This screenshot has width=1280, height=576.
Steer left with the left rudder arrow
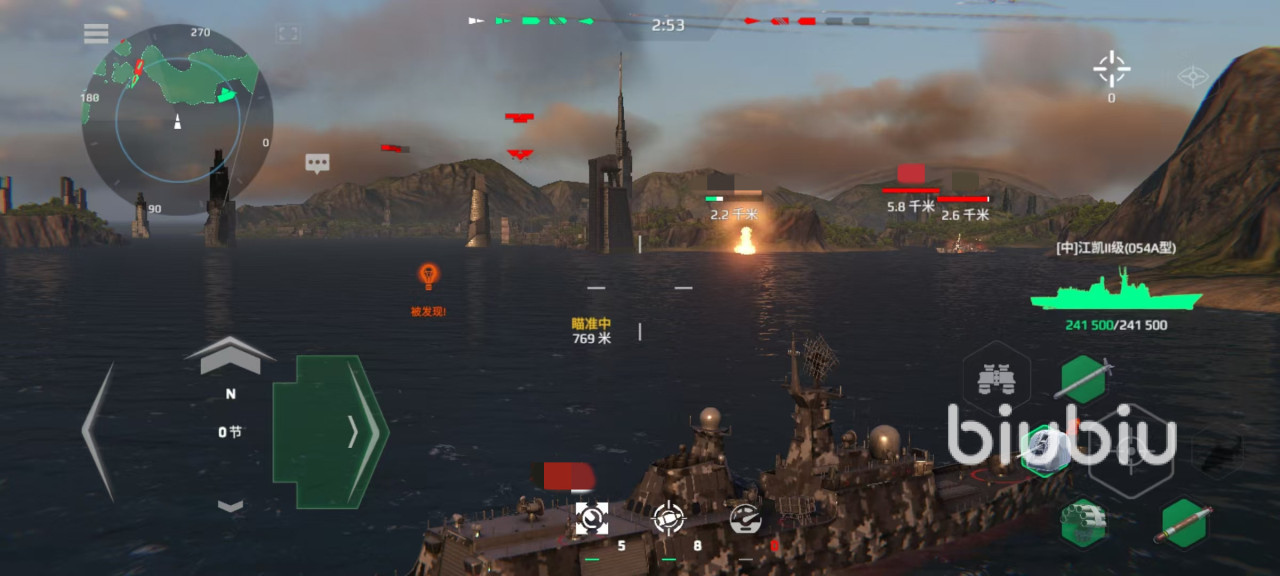(x=98, y=431)
